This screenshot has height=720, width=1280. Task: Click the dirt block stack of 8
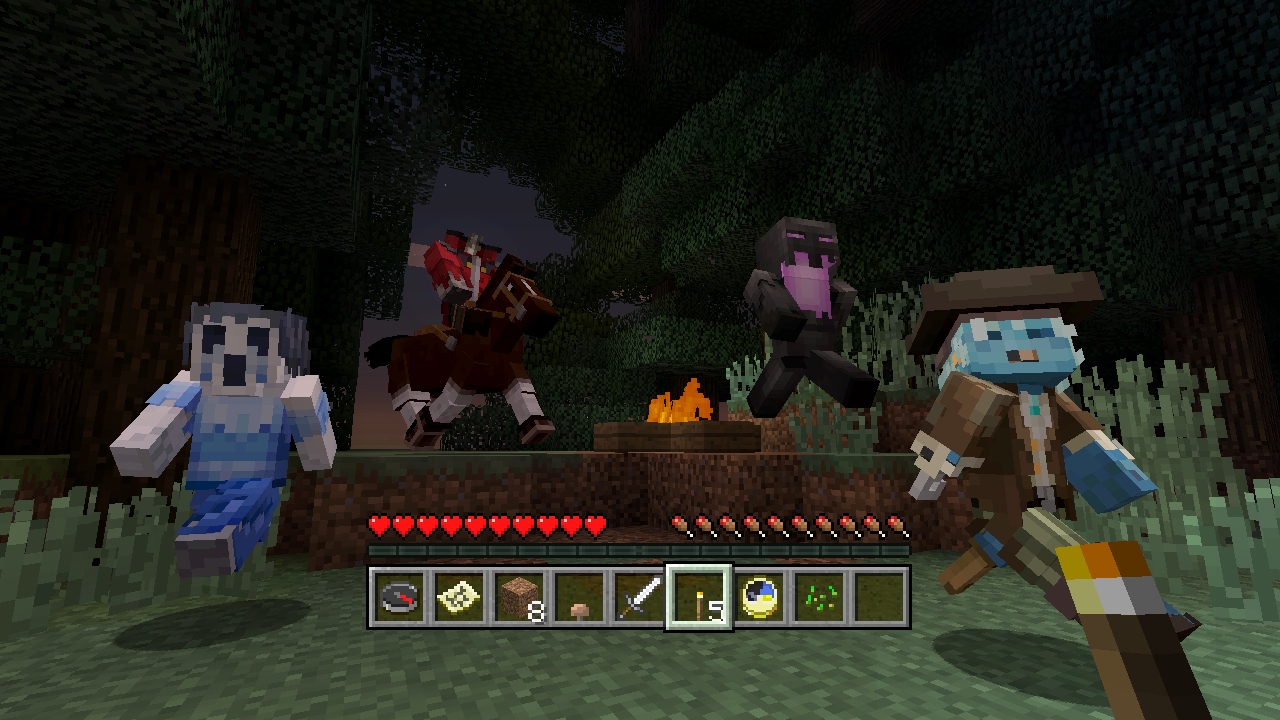(x=519, y=598)
